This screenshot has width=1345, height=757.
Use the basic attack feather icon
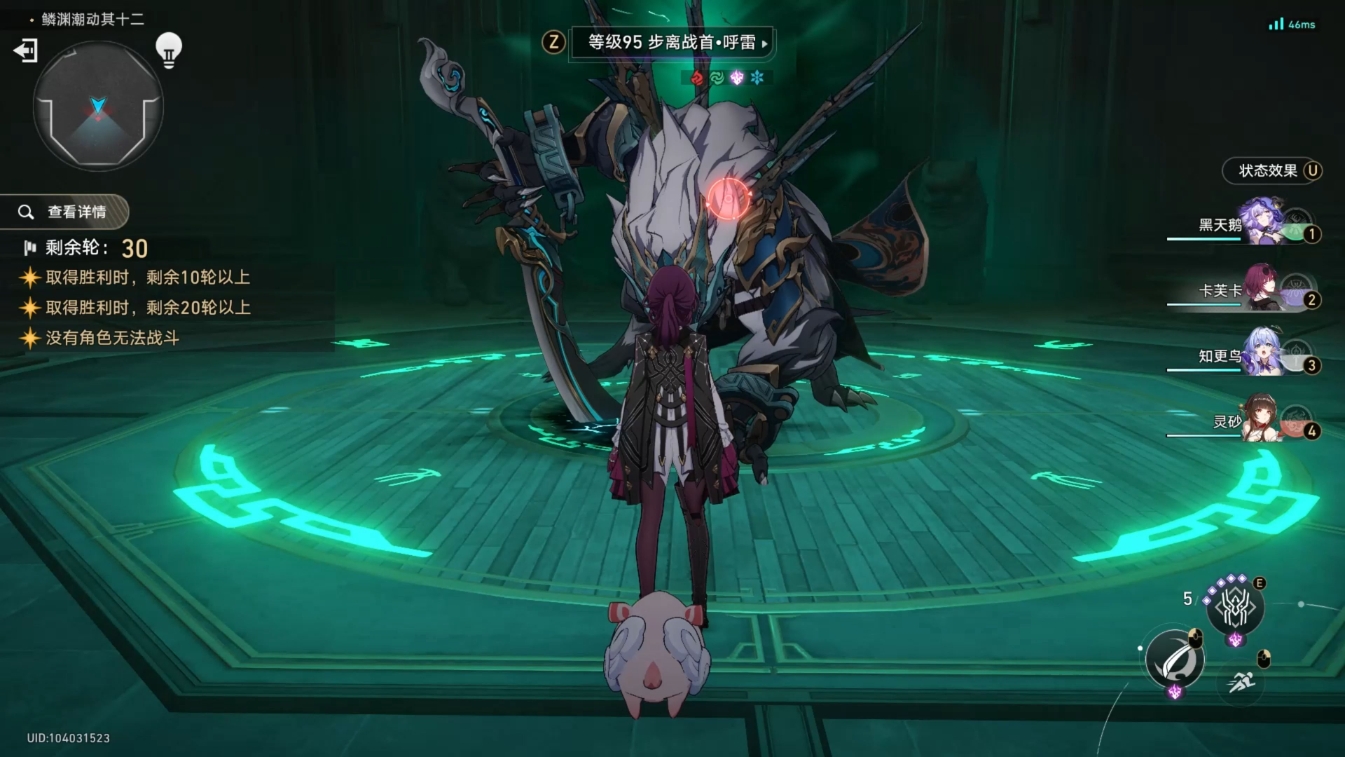tap(1175, 659)
